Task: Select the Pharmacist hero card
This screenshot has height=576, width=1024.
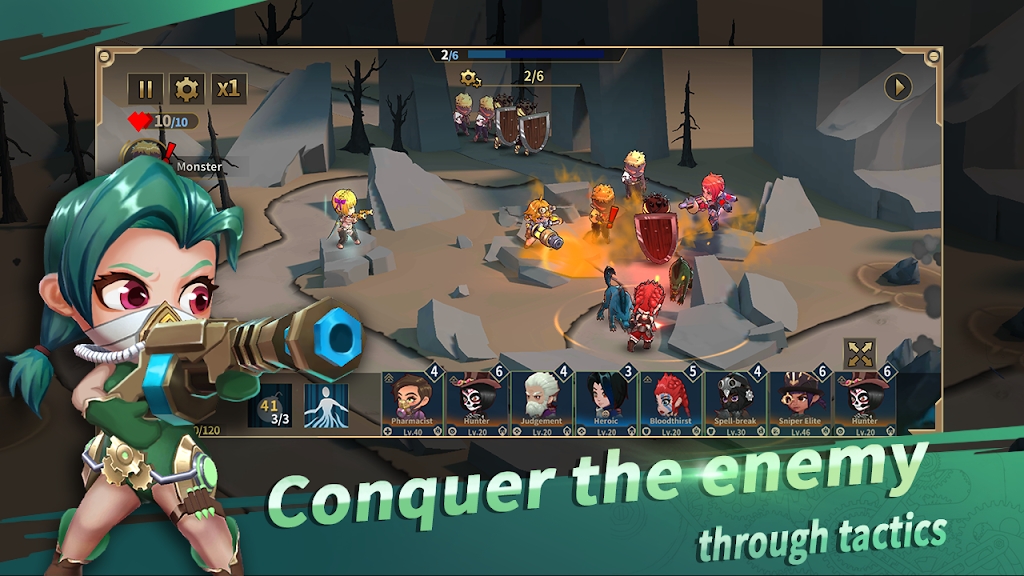Action: (410, 402)
